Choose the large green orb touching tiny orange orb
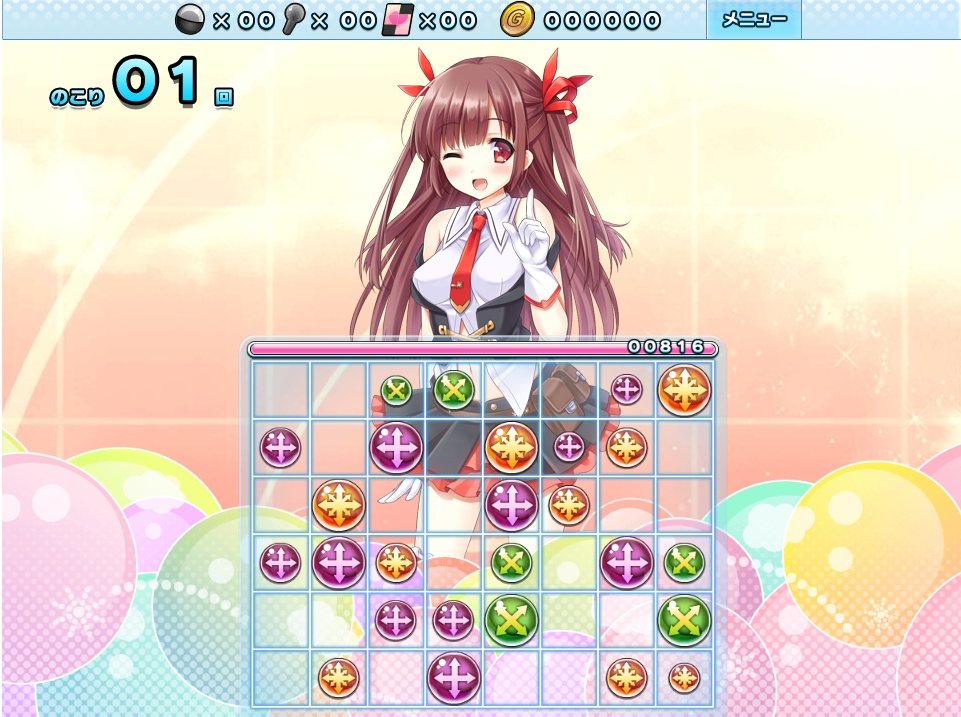 pos(684,620)
